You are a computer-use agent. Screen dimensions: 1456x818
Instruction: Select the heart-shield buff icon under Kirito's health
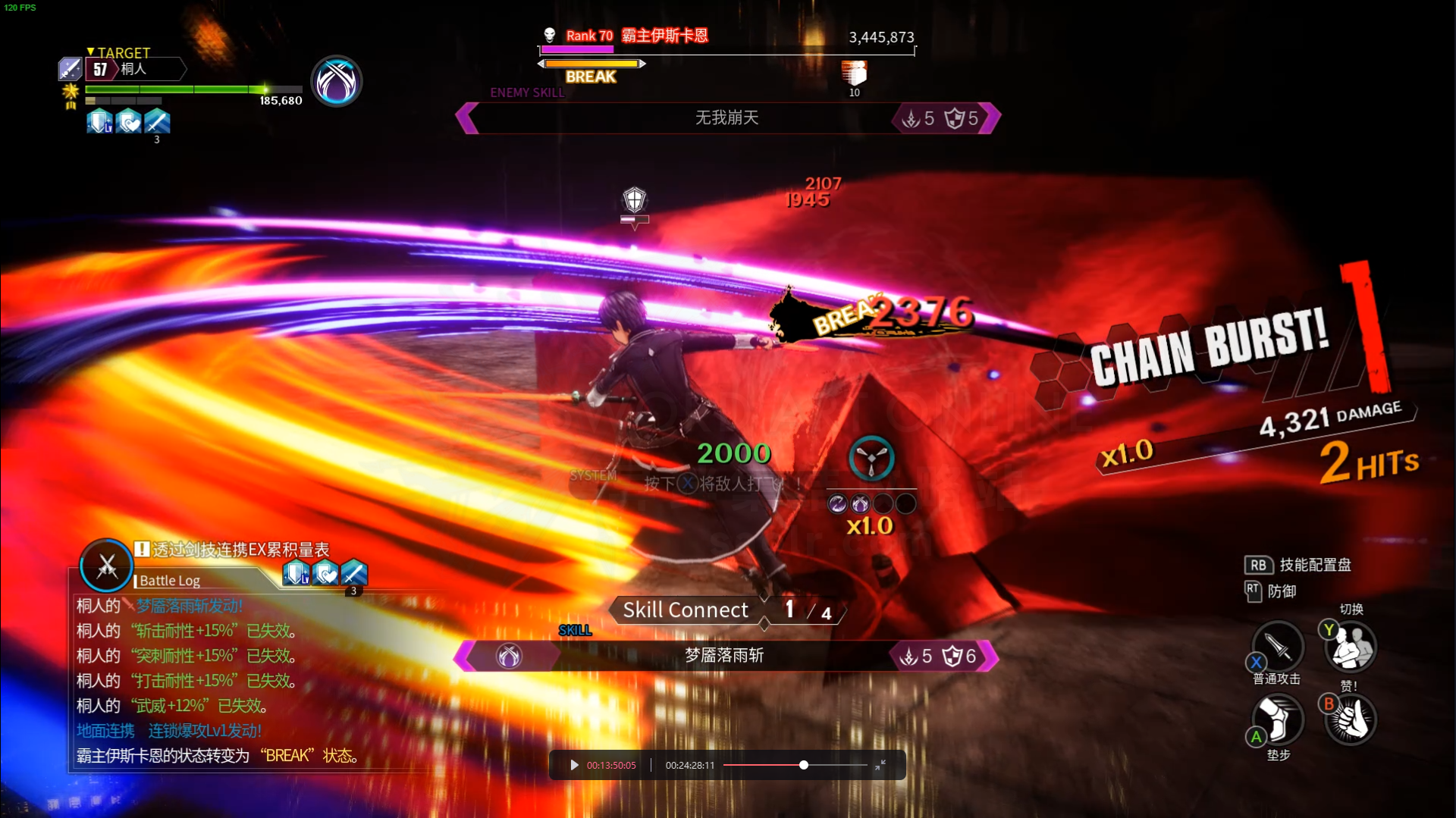coord(128,121)
